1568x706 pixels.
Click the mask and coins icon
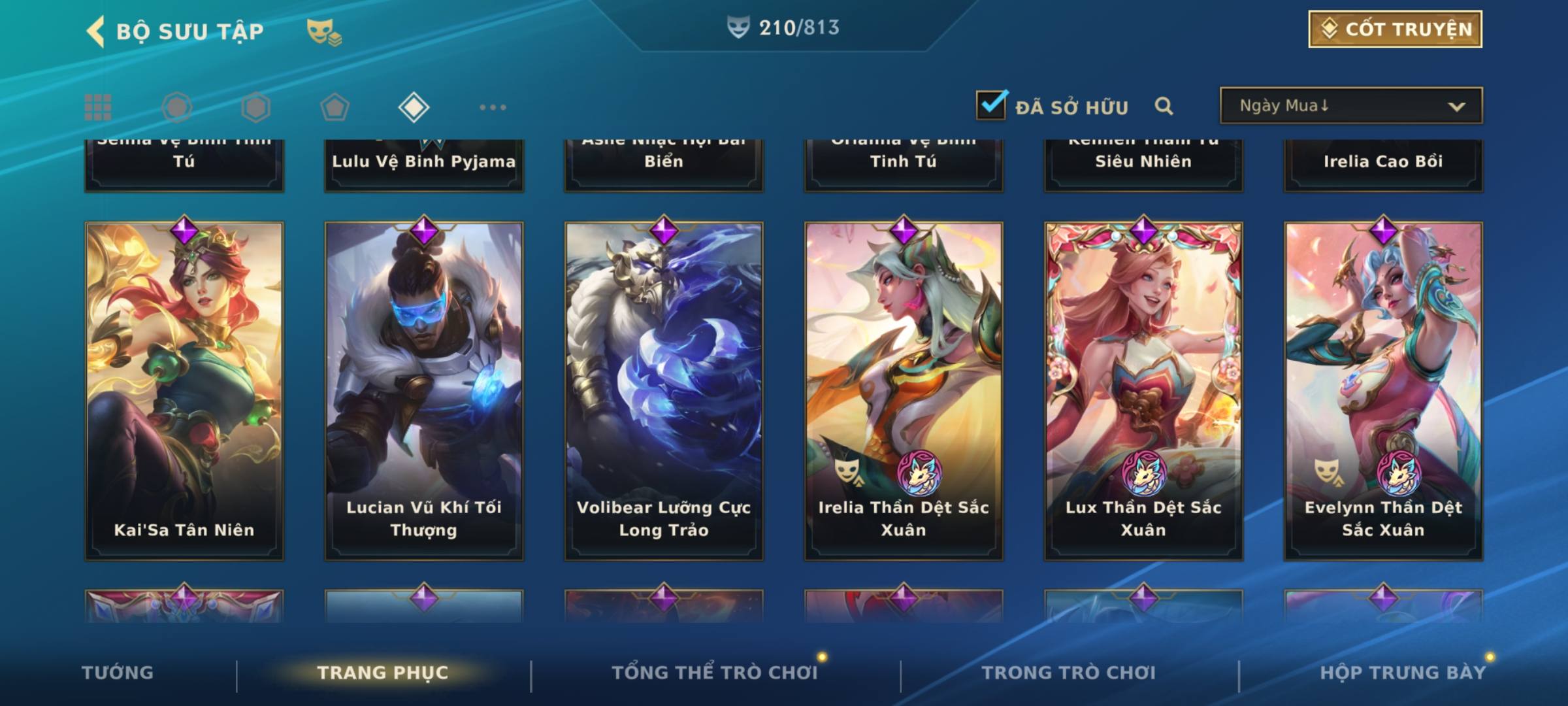point(324,31)
